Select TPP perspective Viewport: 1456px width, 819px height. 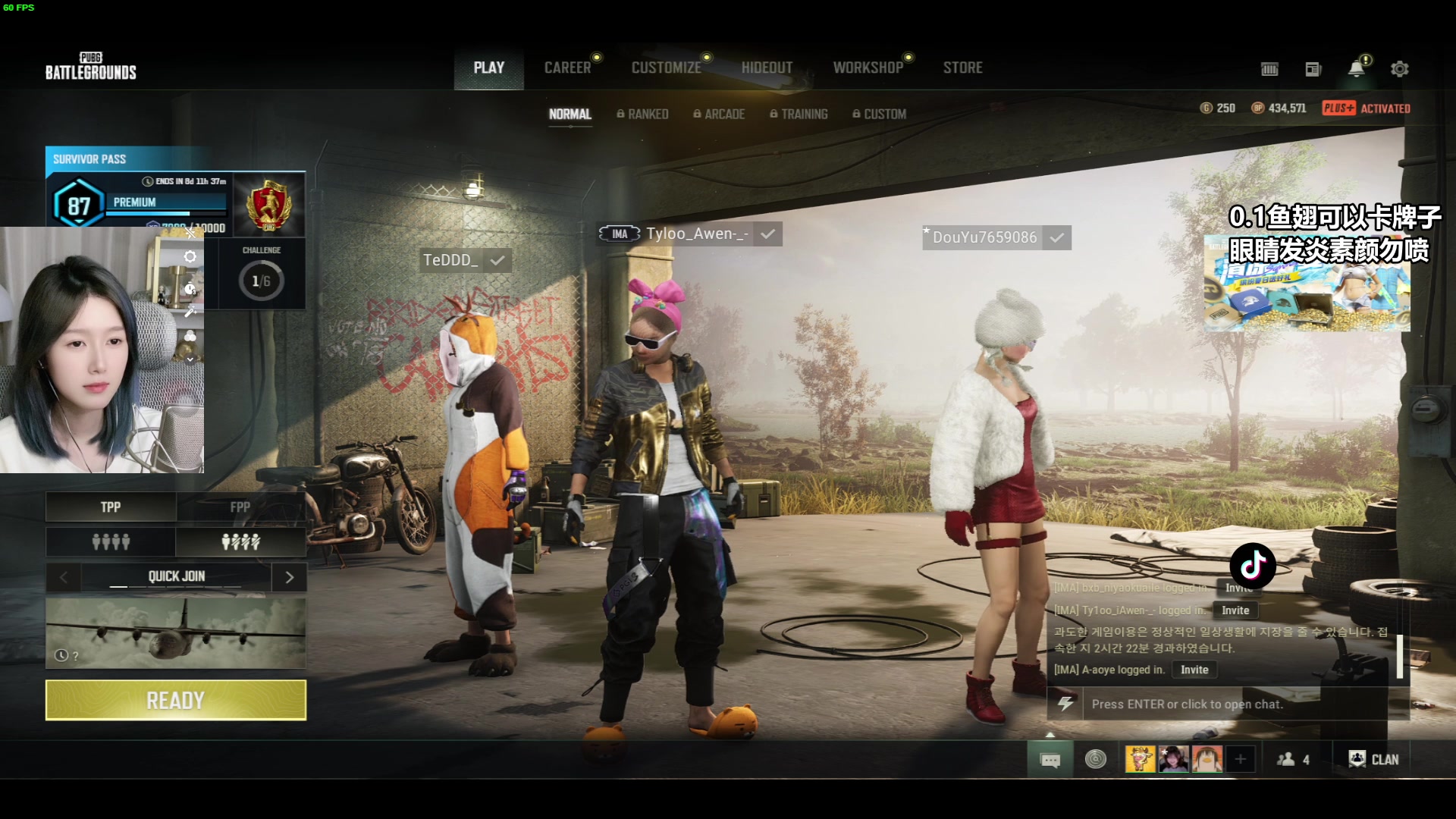pyautogui.click(x=111, y=507)
